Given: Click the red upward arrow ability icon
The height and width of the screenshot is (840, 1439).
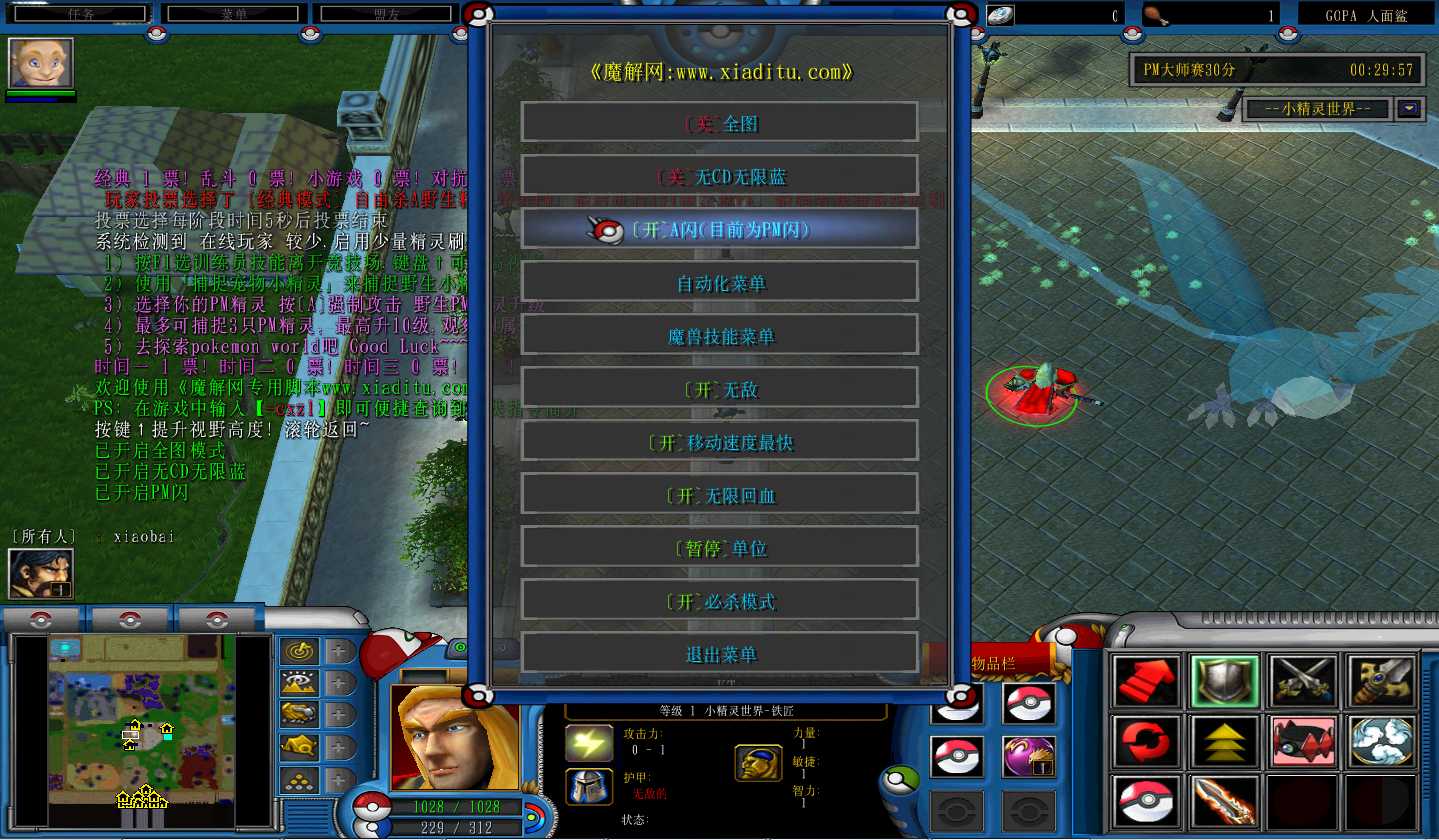Looking at the screenshot, I should point(1145,680).
